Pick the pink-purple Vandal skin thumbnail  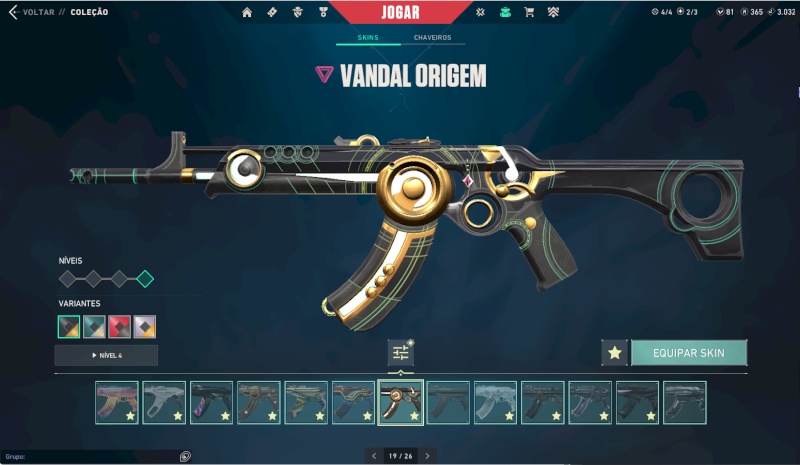(117, 402)
